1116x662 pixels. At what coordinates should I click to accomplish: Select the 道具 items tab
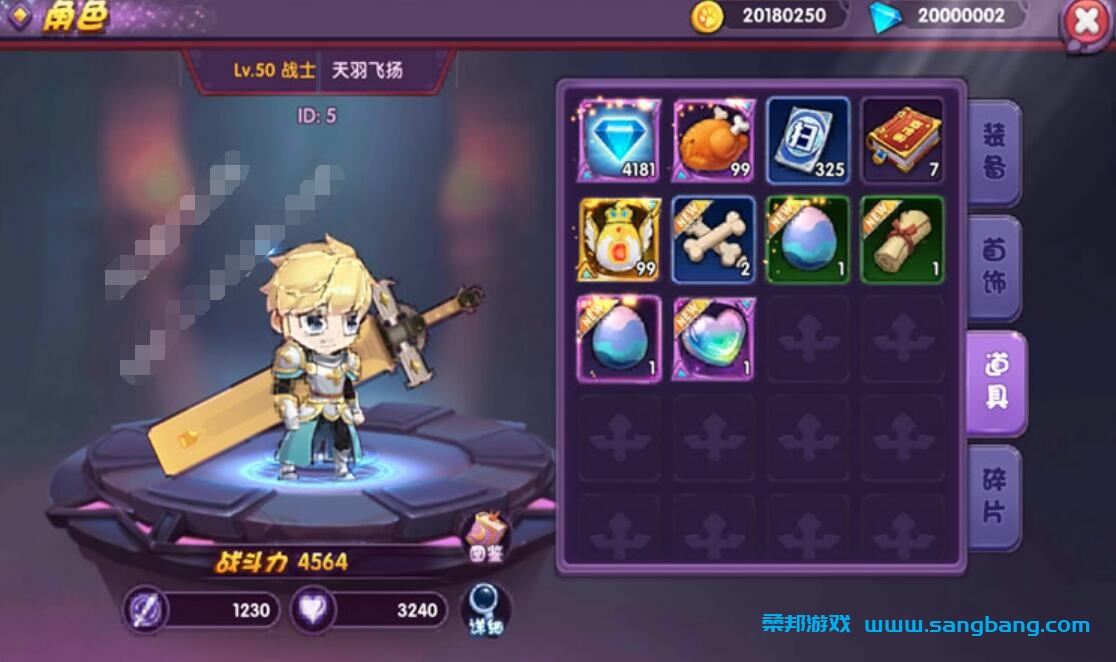(x=995, y=383)
